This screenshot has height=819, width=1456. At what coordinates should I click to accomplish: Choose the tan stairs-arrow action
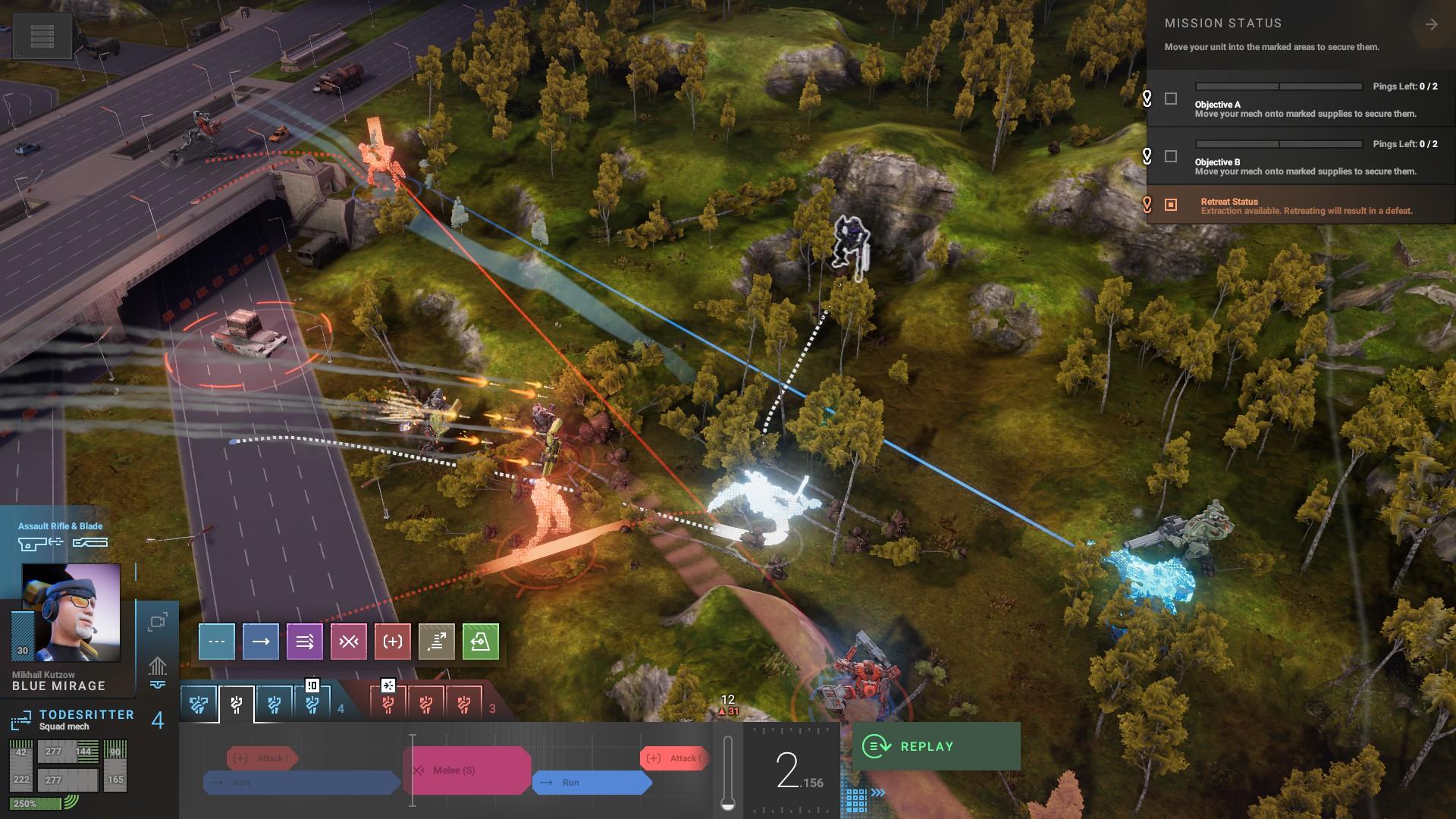click(x=437, y=642)
